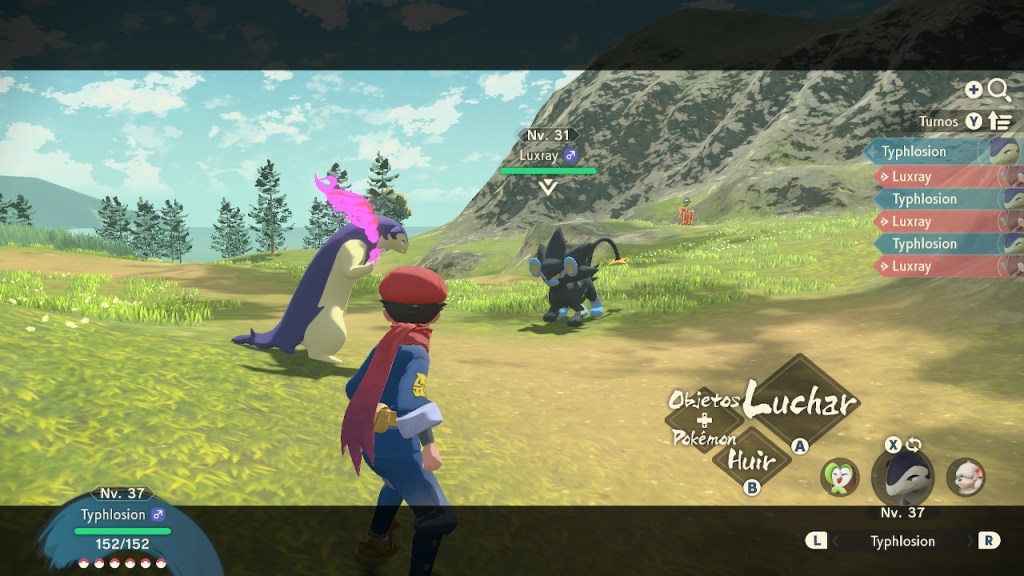1024x576 pixels.
Task: Switch to the Growlithe party icon
Action: pyautogui.click(x=965, y=477)
